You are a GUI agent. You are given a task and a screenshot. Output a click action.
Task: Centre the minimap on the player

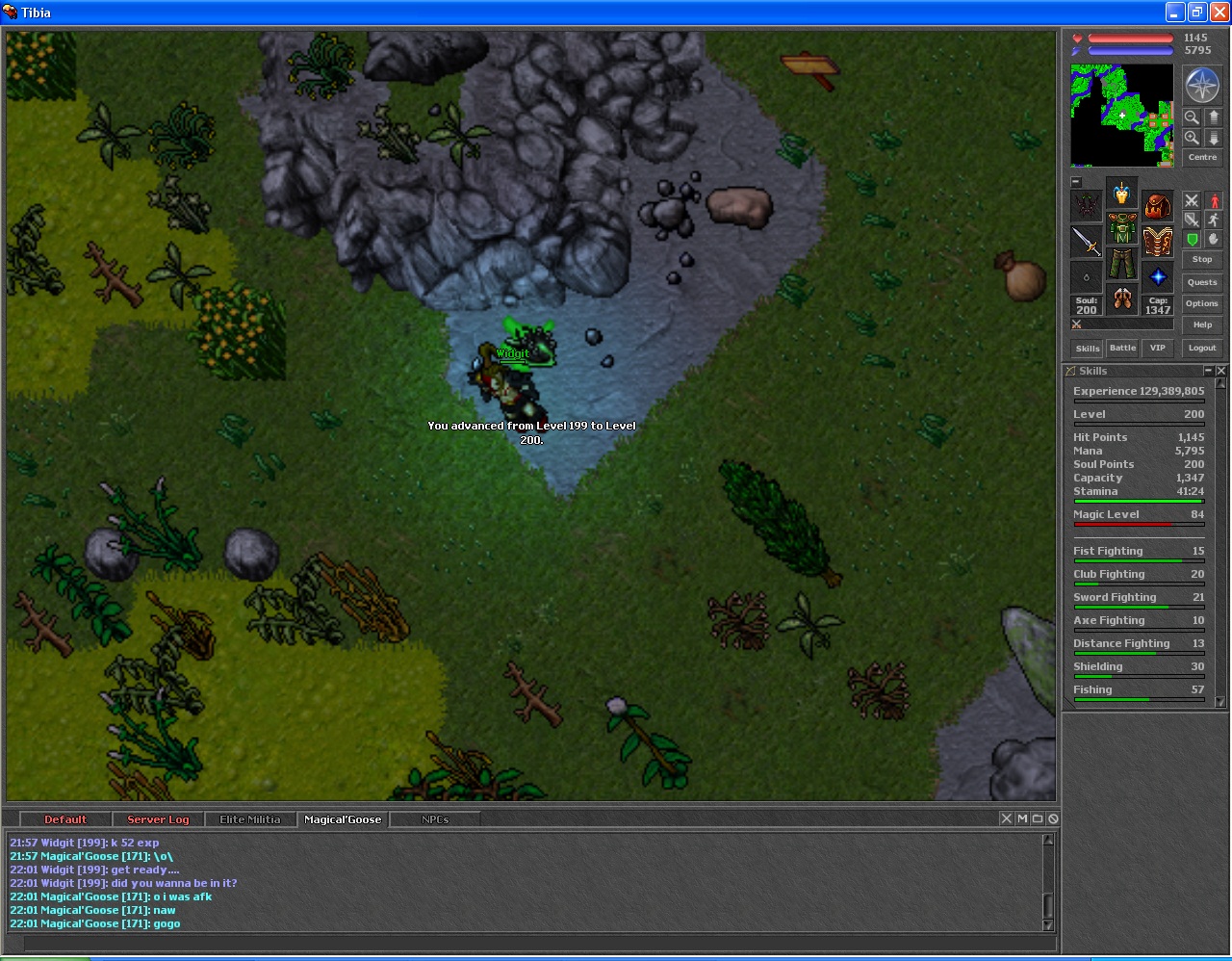click(x=1201, y=157)
